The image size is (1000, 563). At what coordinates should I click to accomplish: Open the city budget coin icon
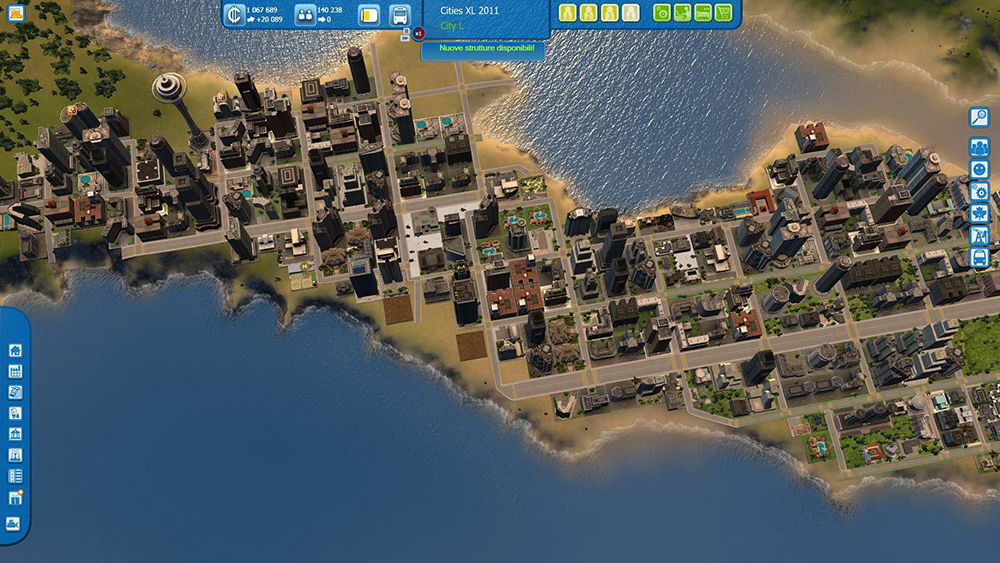tap(235, 15)
